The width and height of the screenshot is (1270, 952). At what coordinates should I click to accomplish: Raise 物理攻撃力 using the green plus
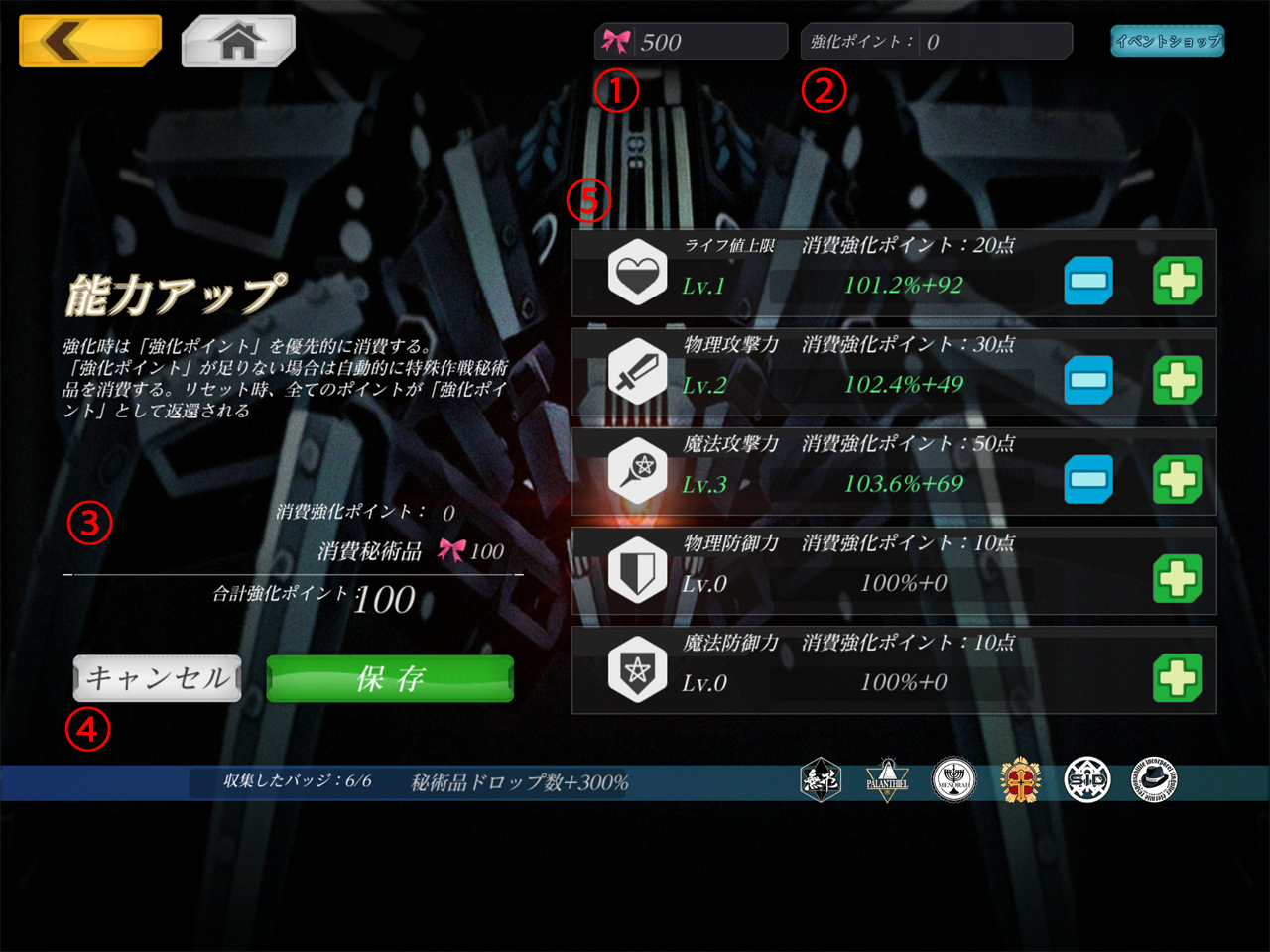click(x=1178, y=381)
